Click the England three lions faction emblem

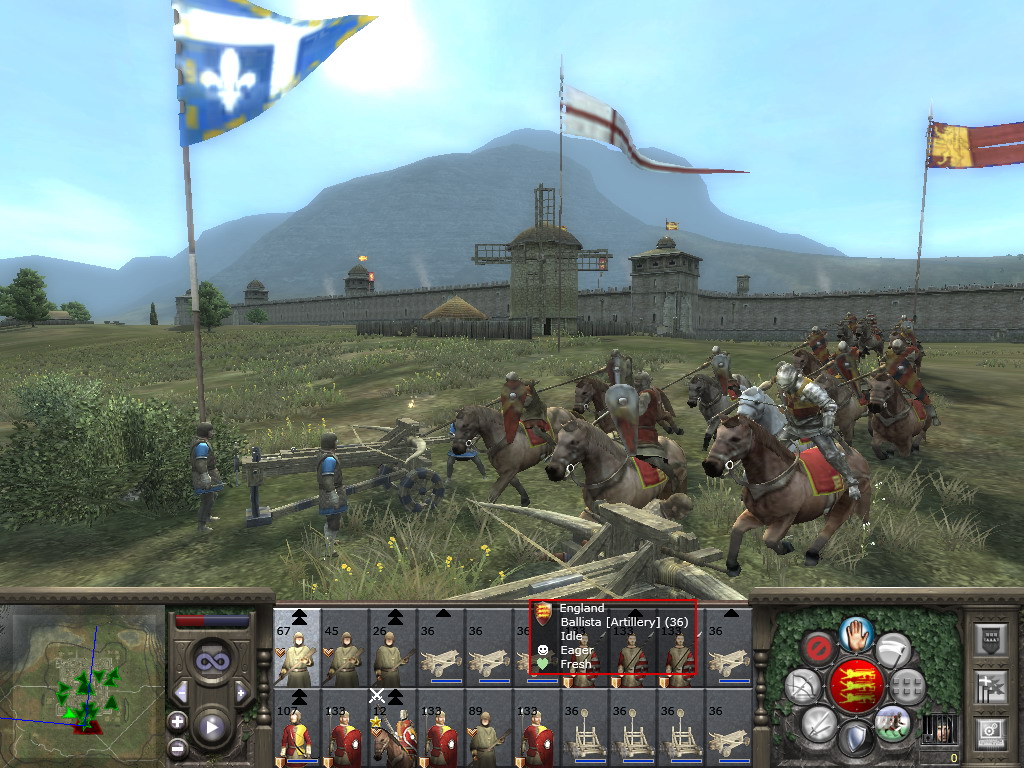point(856,685)
